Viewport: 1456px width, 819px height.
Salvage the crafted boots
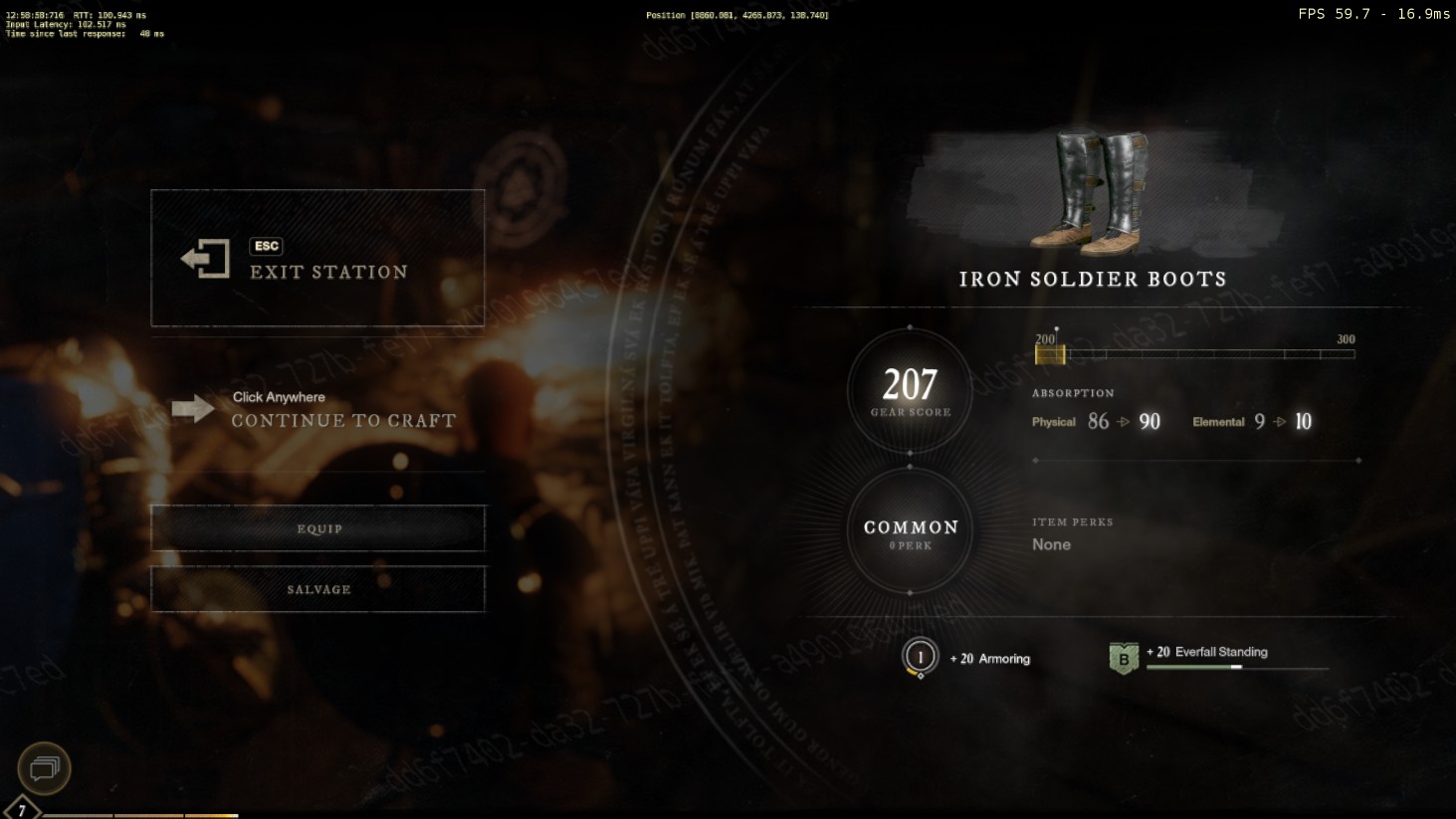[317, 589]
